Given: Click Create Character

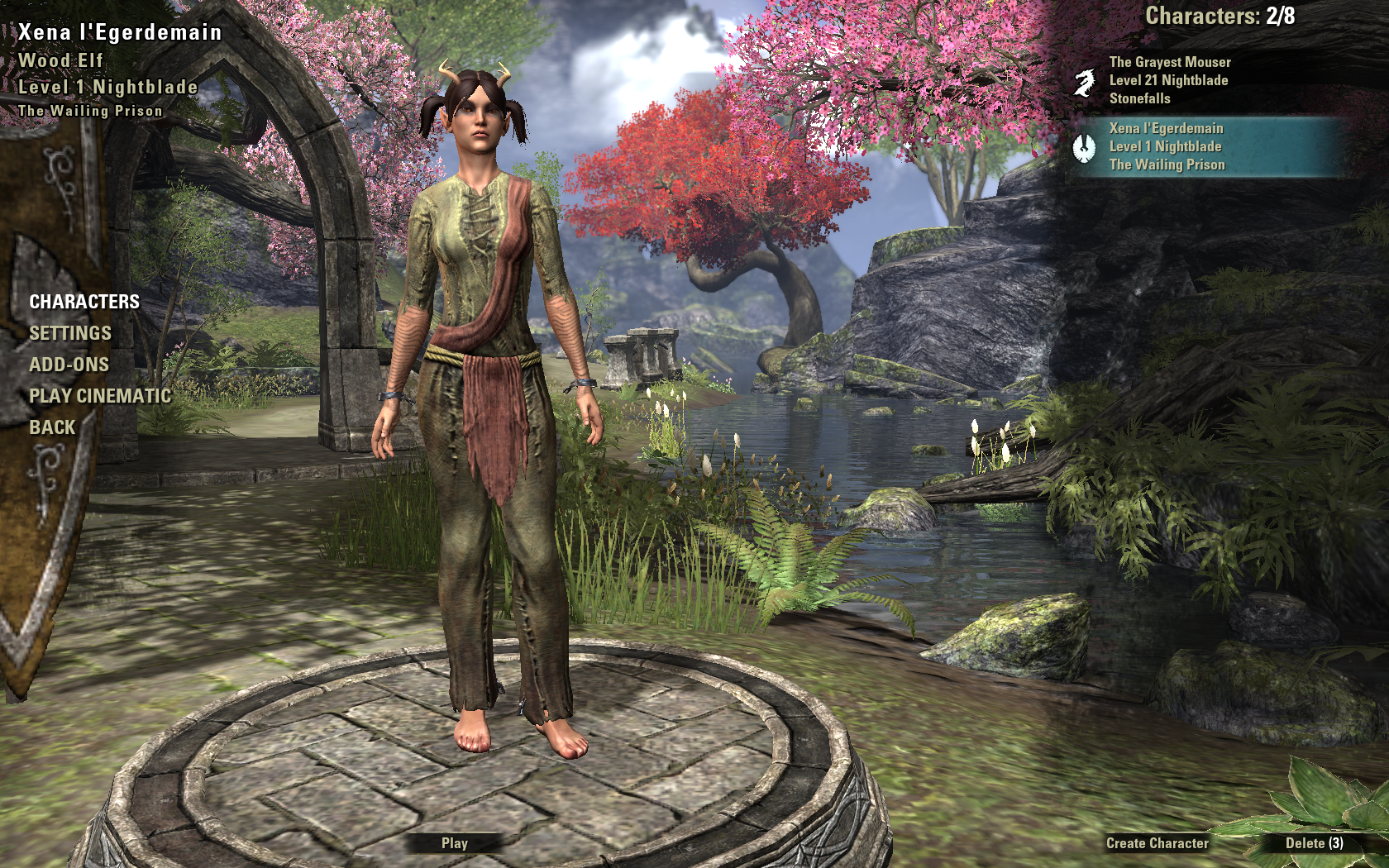Looking at the screenshot, I should [1157, 843].
